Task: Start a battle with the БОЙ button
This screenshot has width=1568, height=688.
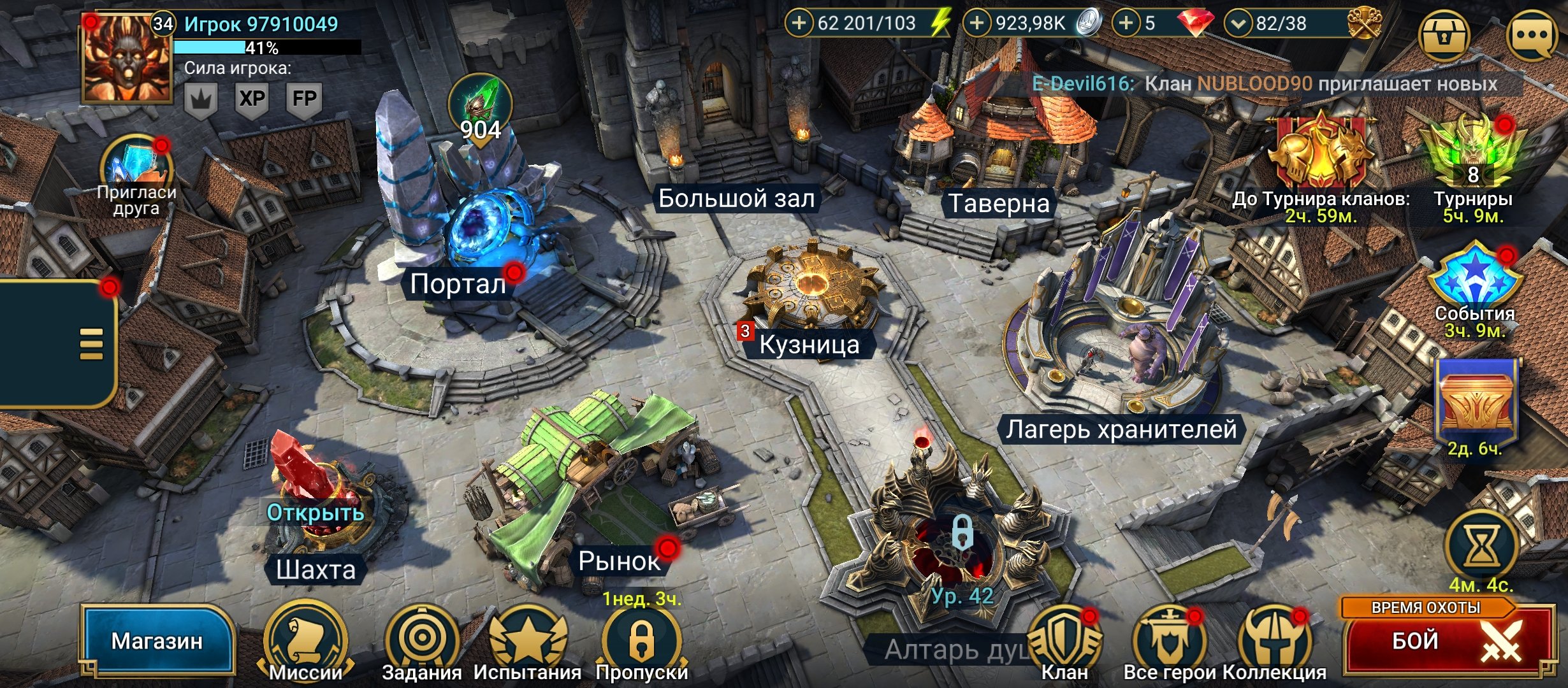Action: [x=1447, y=640]
